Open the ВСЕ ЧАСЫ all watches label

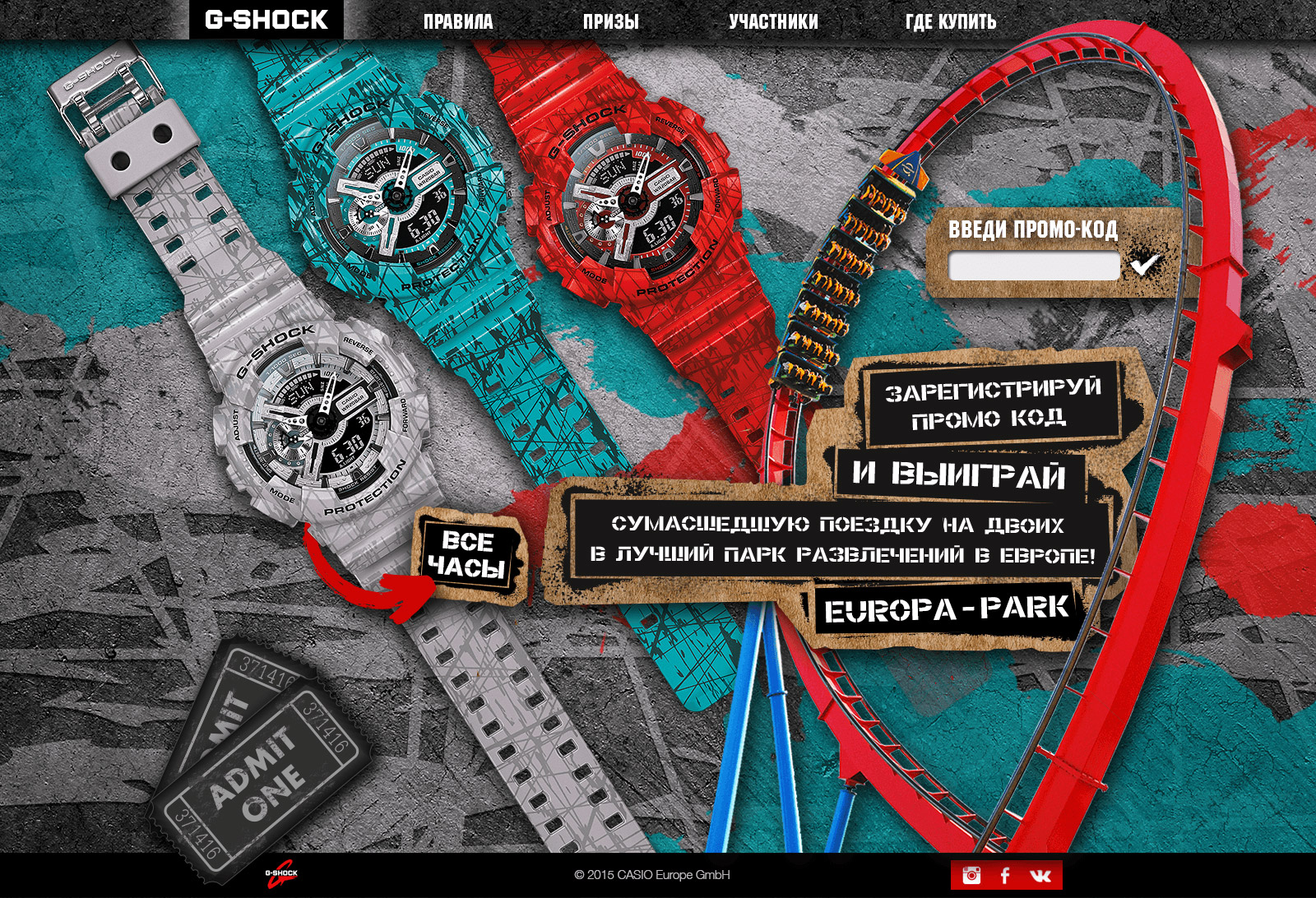(466, 554)
